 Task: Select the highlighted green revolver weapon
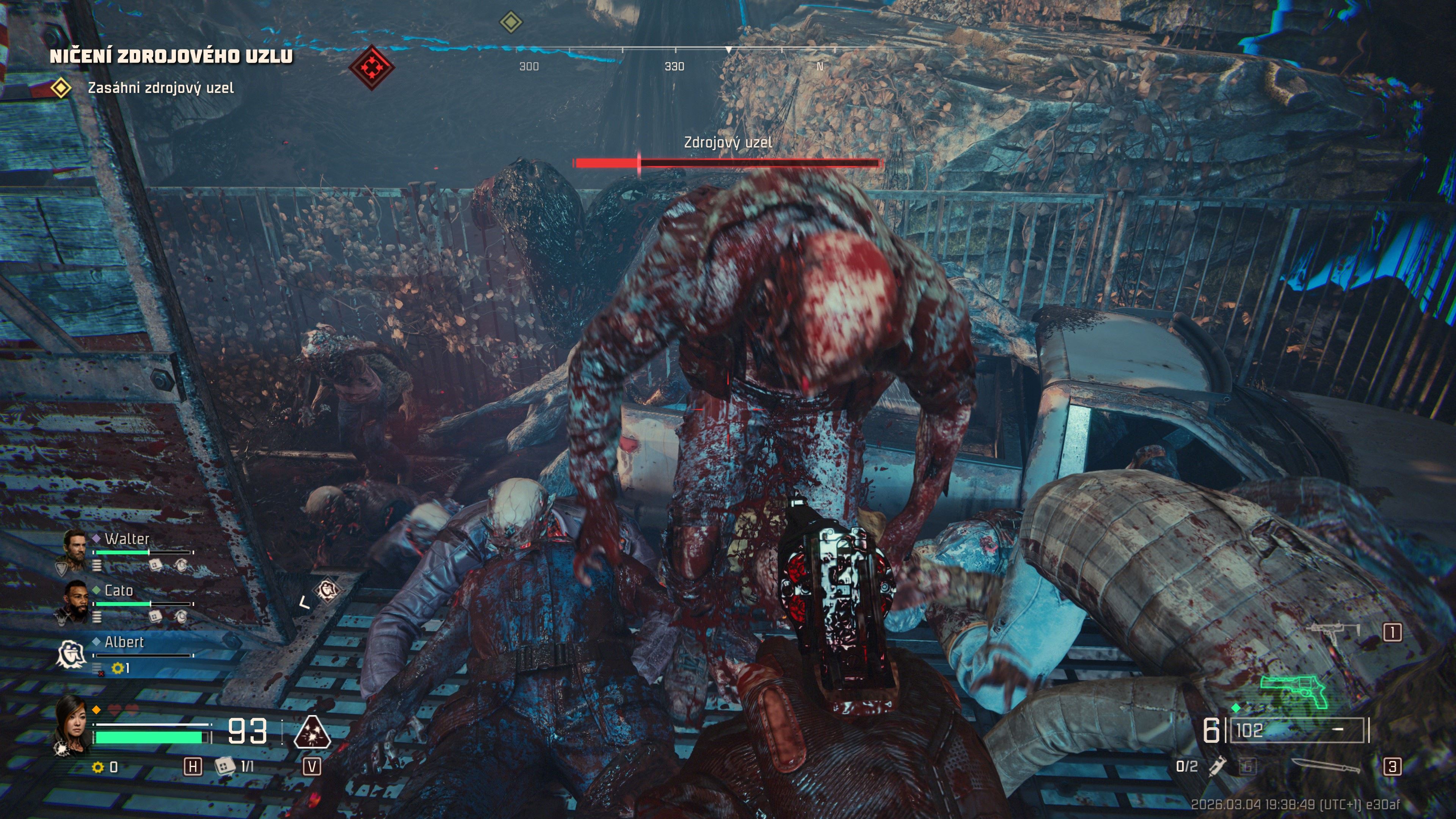tap(1294, 691)
